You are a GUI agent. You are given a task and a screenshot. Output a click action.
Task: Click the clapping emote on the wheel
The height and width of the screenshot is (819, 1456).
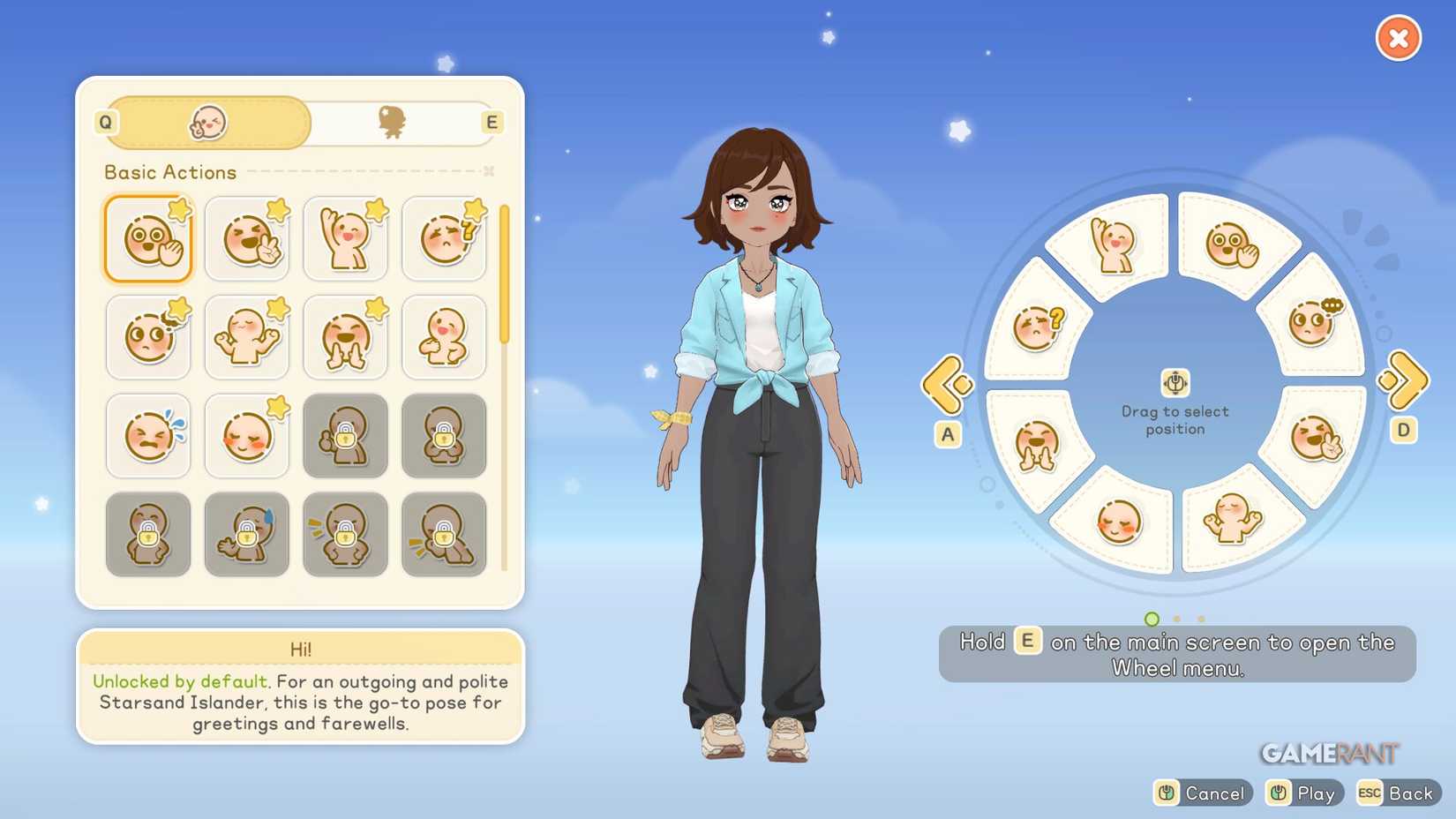tap(1039, 446)
